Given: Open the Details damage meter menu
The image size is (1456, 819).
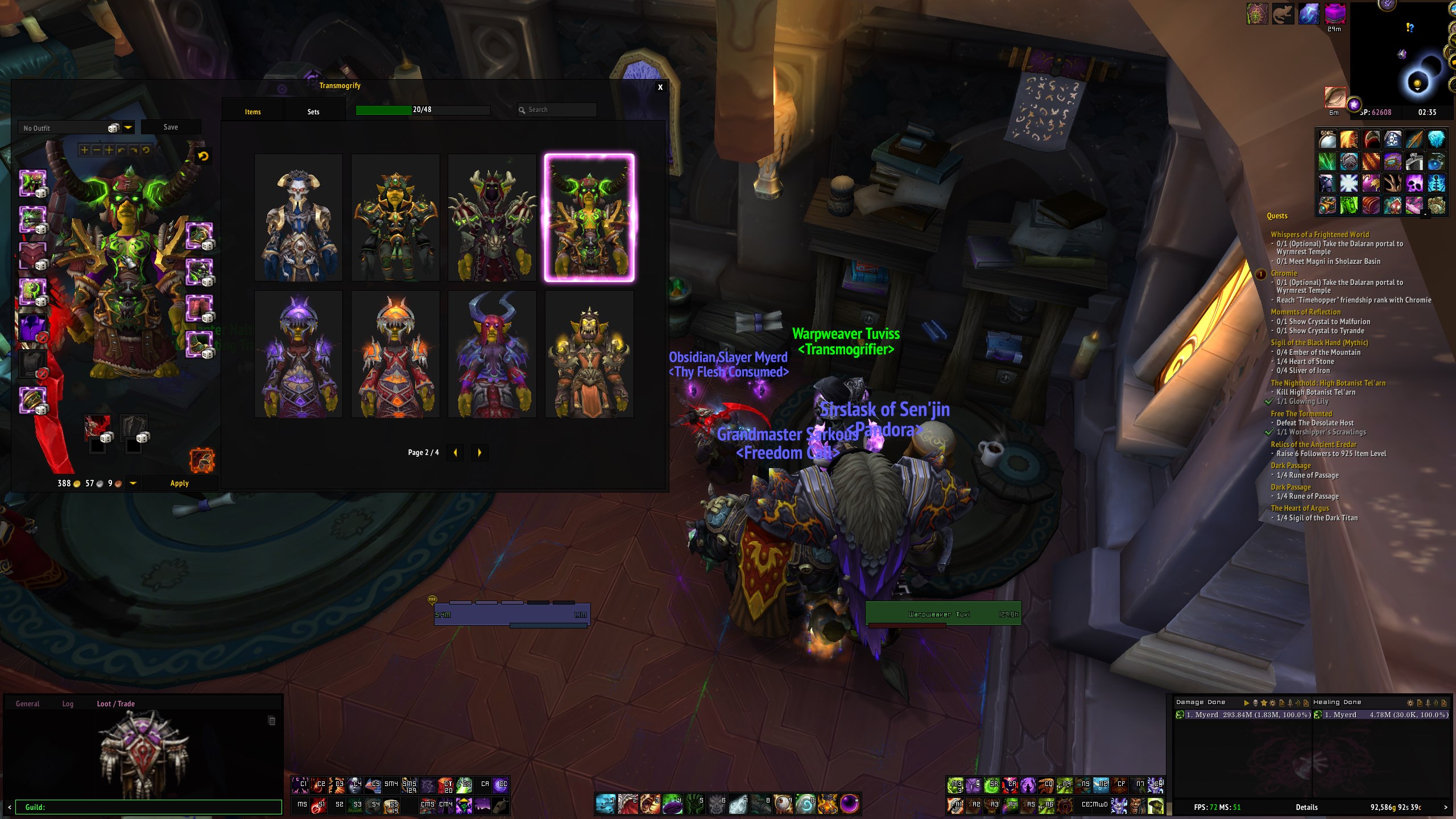Looking at the screenshot, I should (x=1306, y=807).
